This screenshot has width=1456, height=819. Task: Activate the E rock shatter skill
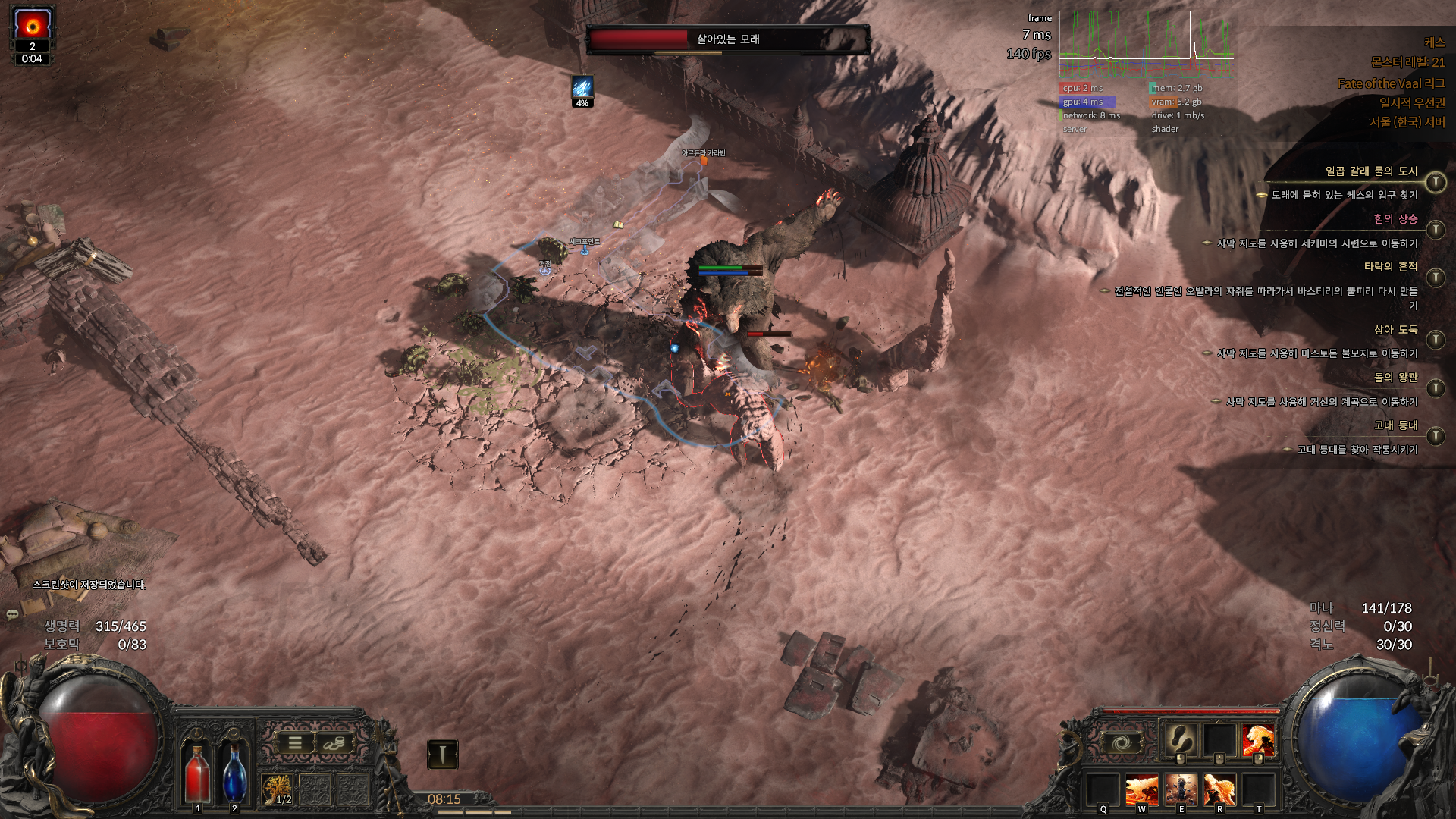pyautogui.click(x=1180, y=789)
